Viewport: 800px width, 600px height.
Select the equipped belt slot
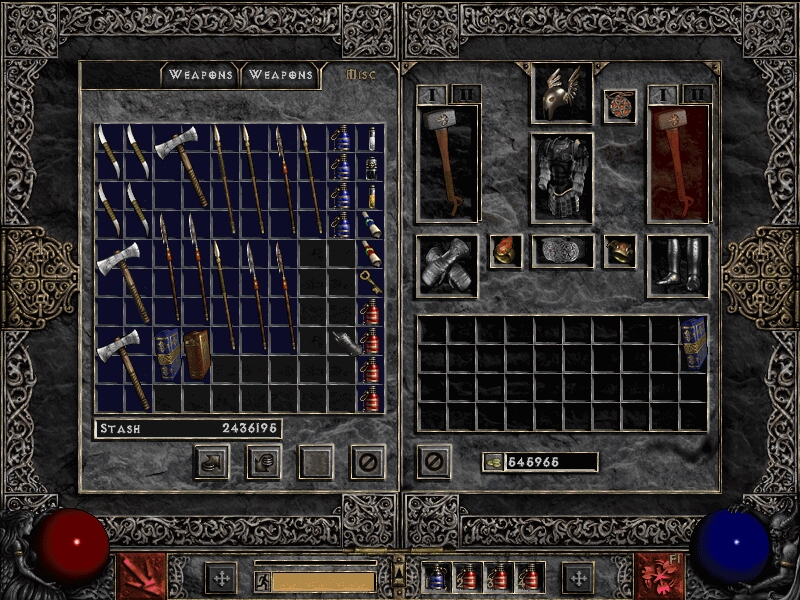tap(562, 251)
